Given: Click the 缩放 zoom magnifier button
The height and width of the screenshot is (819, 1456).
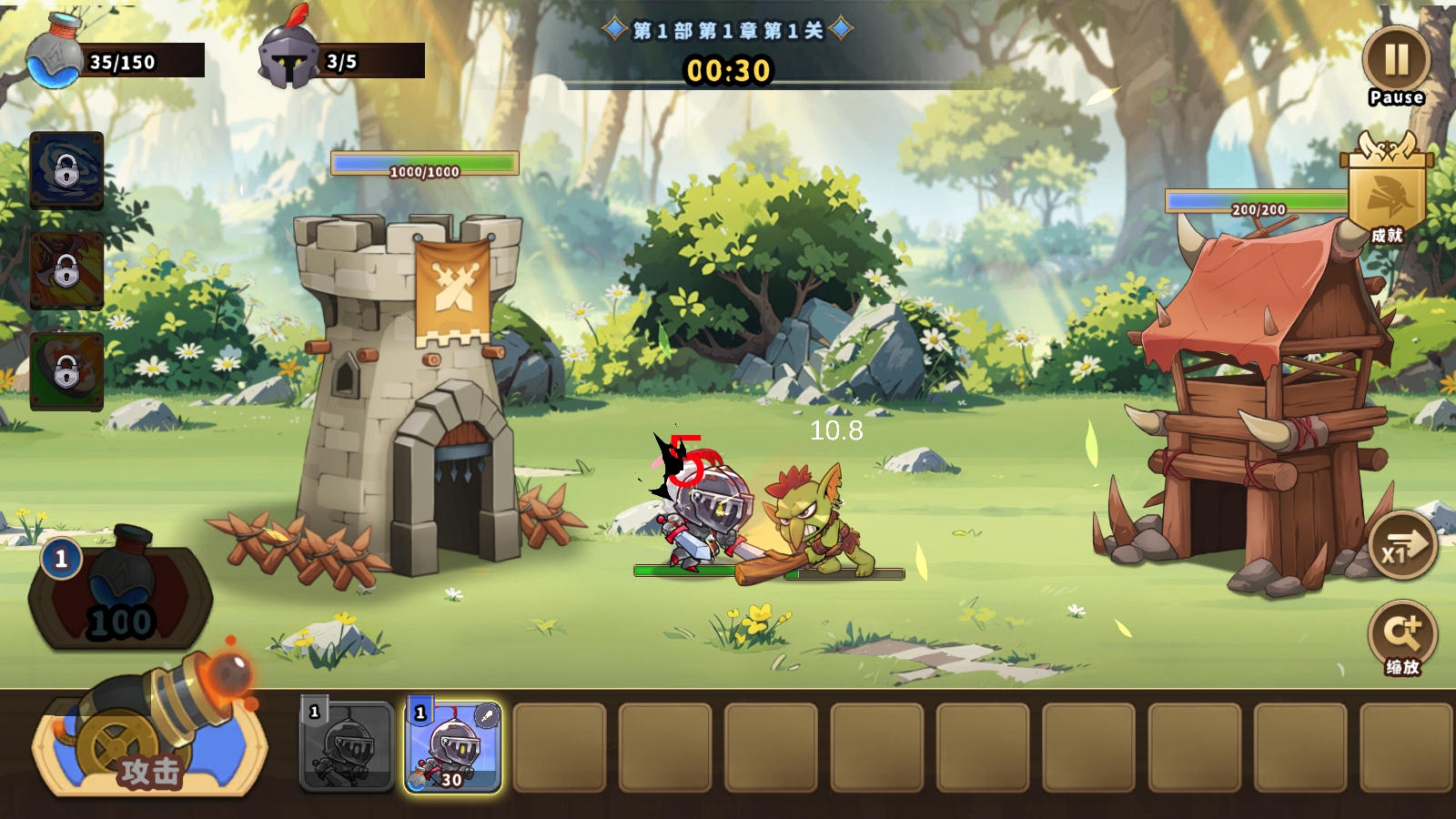Looking at the screenshot, I should [1402, 634].
